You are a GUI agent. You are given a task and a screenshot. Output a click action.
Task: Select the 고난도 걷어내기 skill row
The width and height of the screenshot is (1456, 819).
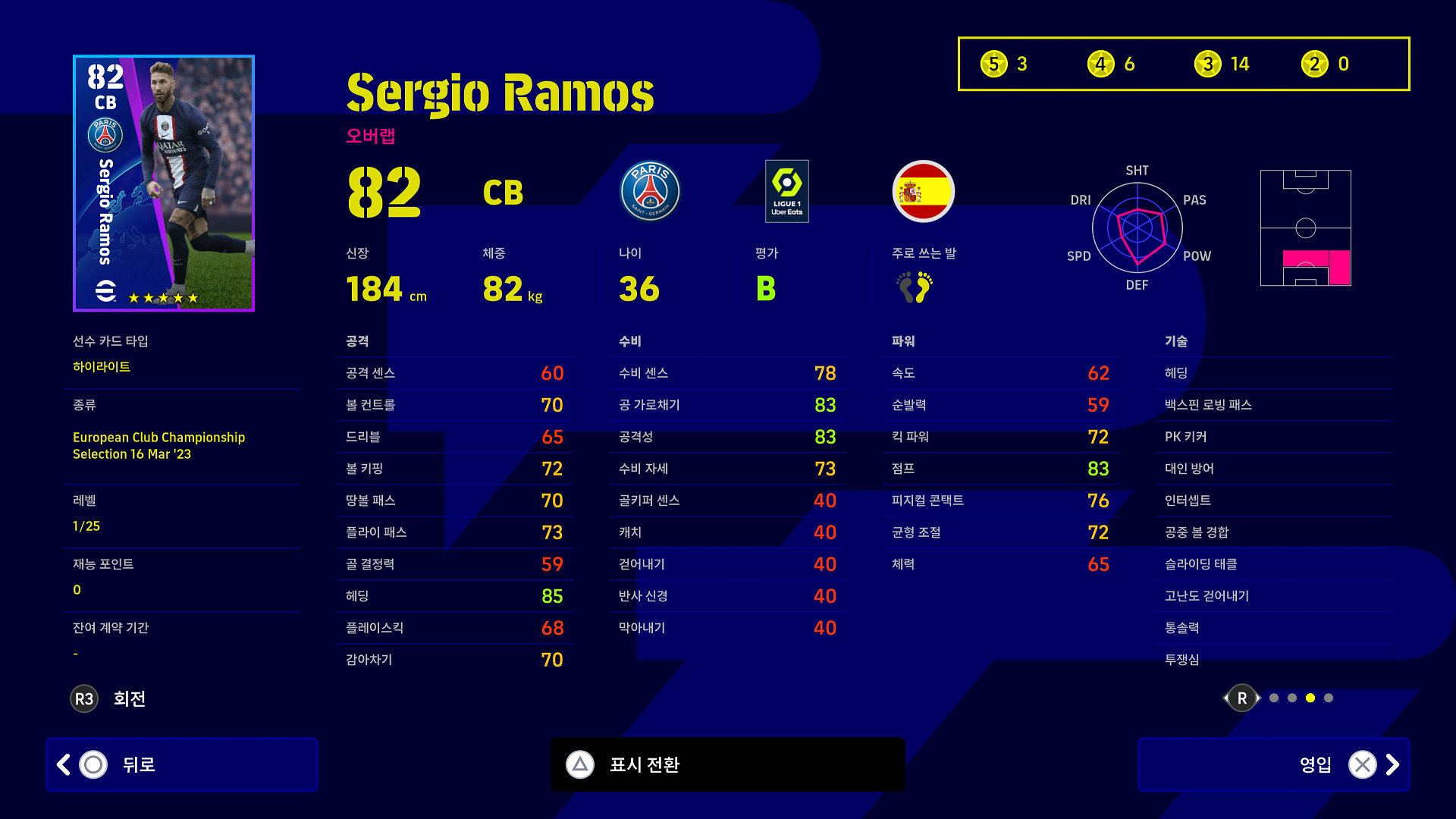coord(1279,596)
